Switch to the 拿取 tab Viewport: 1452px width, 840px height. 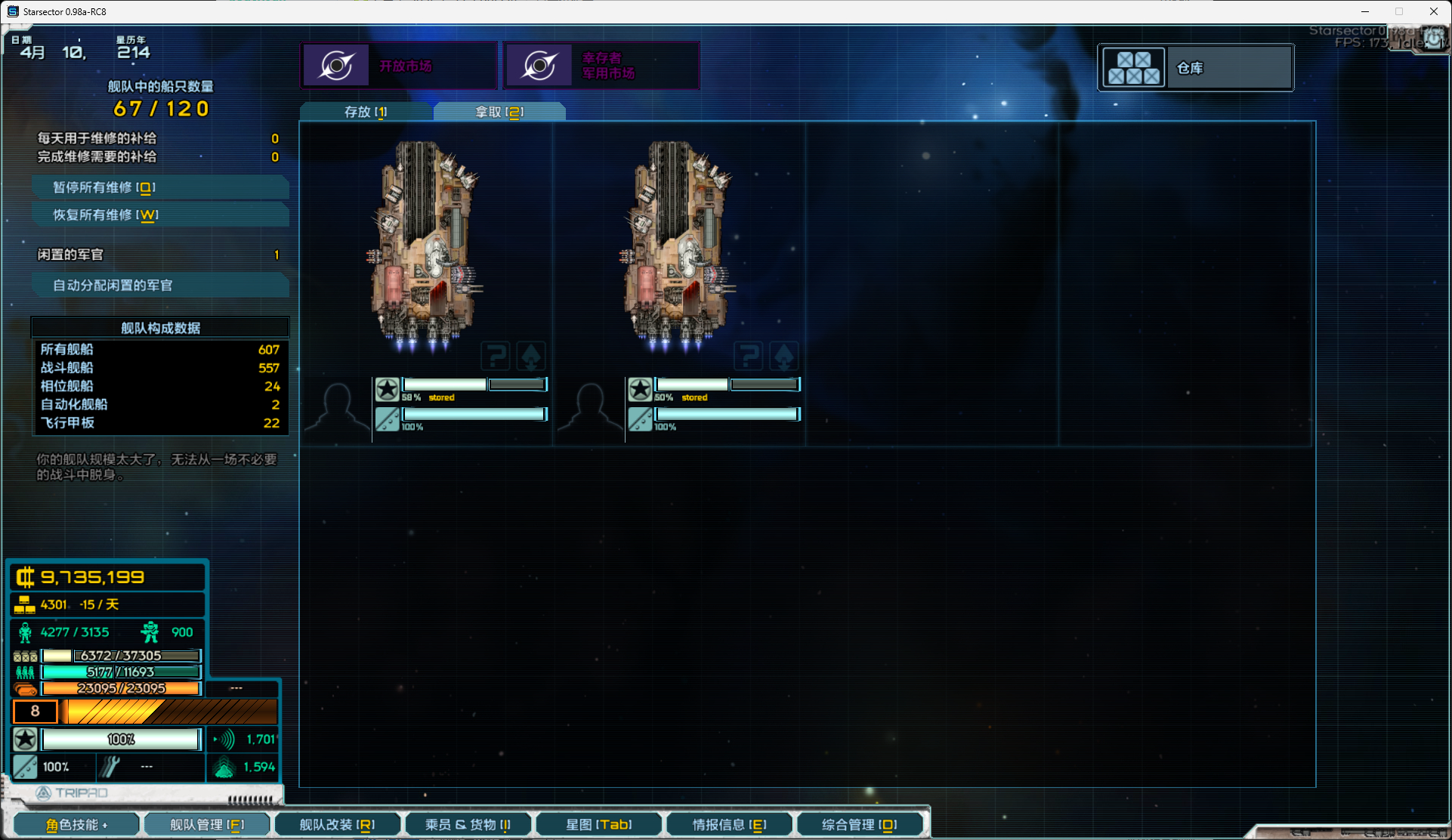pos(499,112)
